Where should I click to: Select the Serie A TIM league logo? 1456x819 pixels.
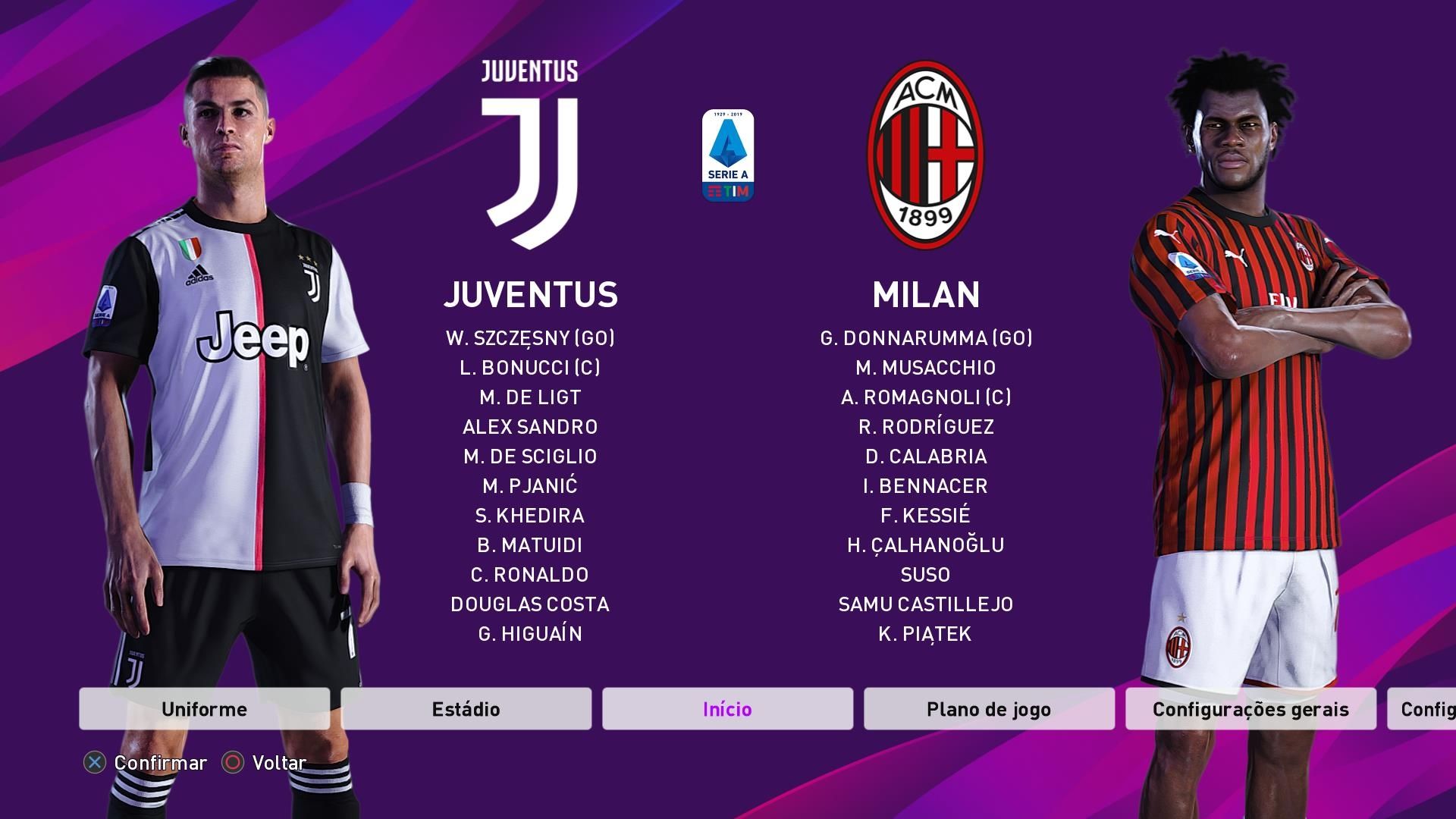[x=727, y=155]
